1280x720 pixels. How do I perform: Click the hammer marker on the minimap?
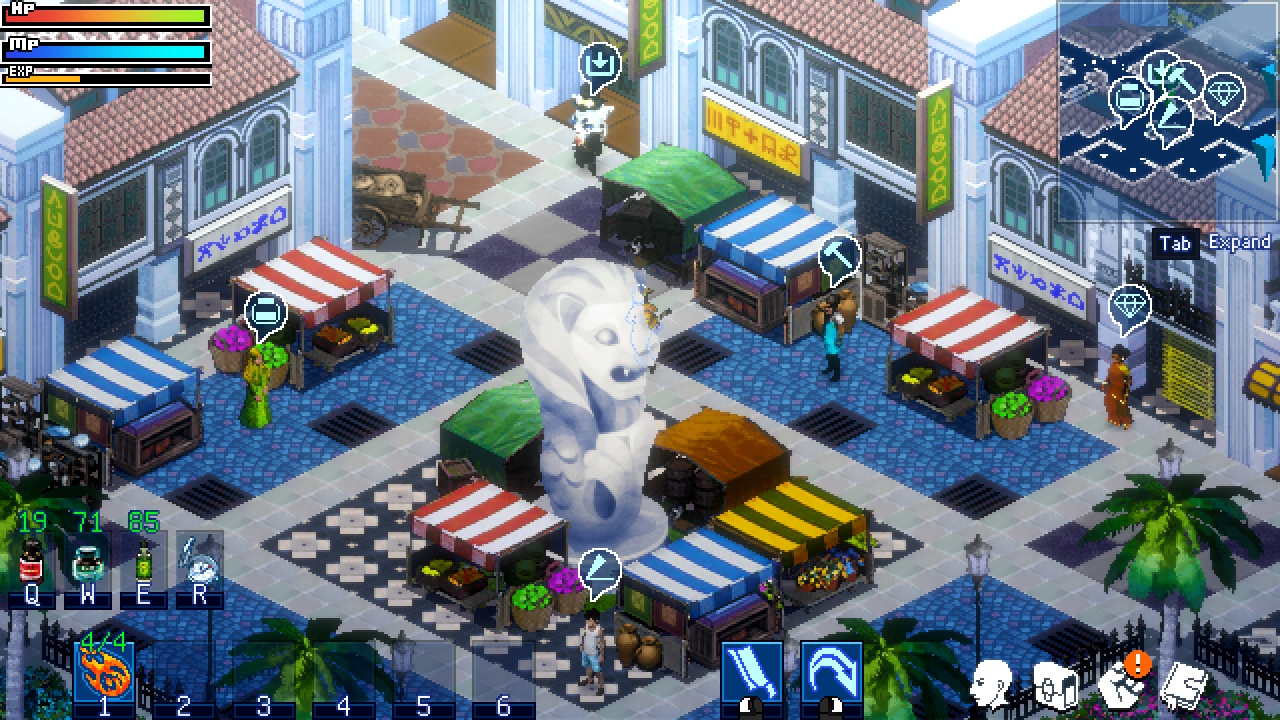tap(1183, 80)
